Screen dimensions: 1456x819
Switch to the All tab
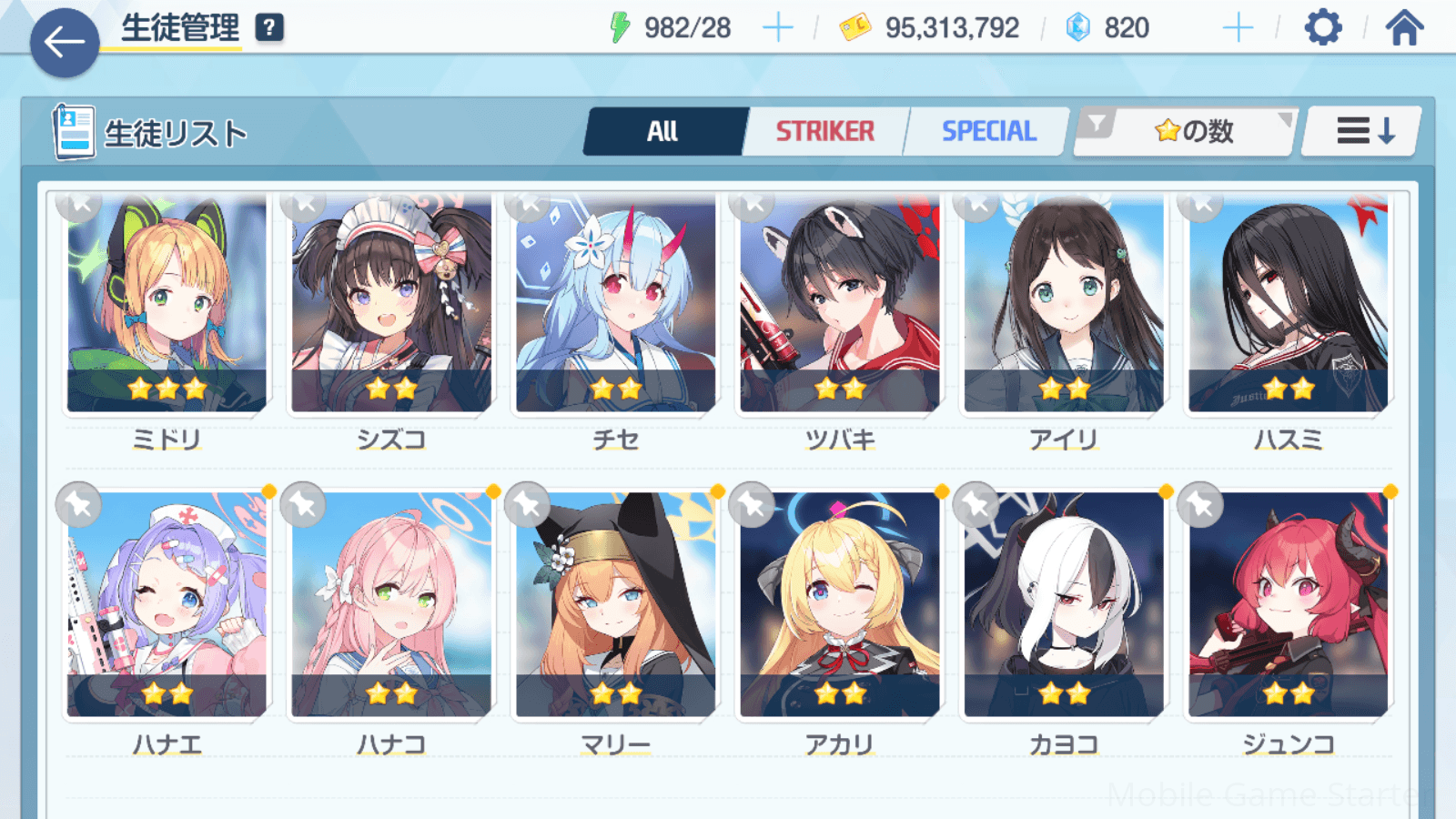(x=663, y=132)
